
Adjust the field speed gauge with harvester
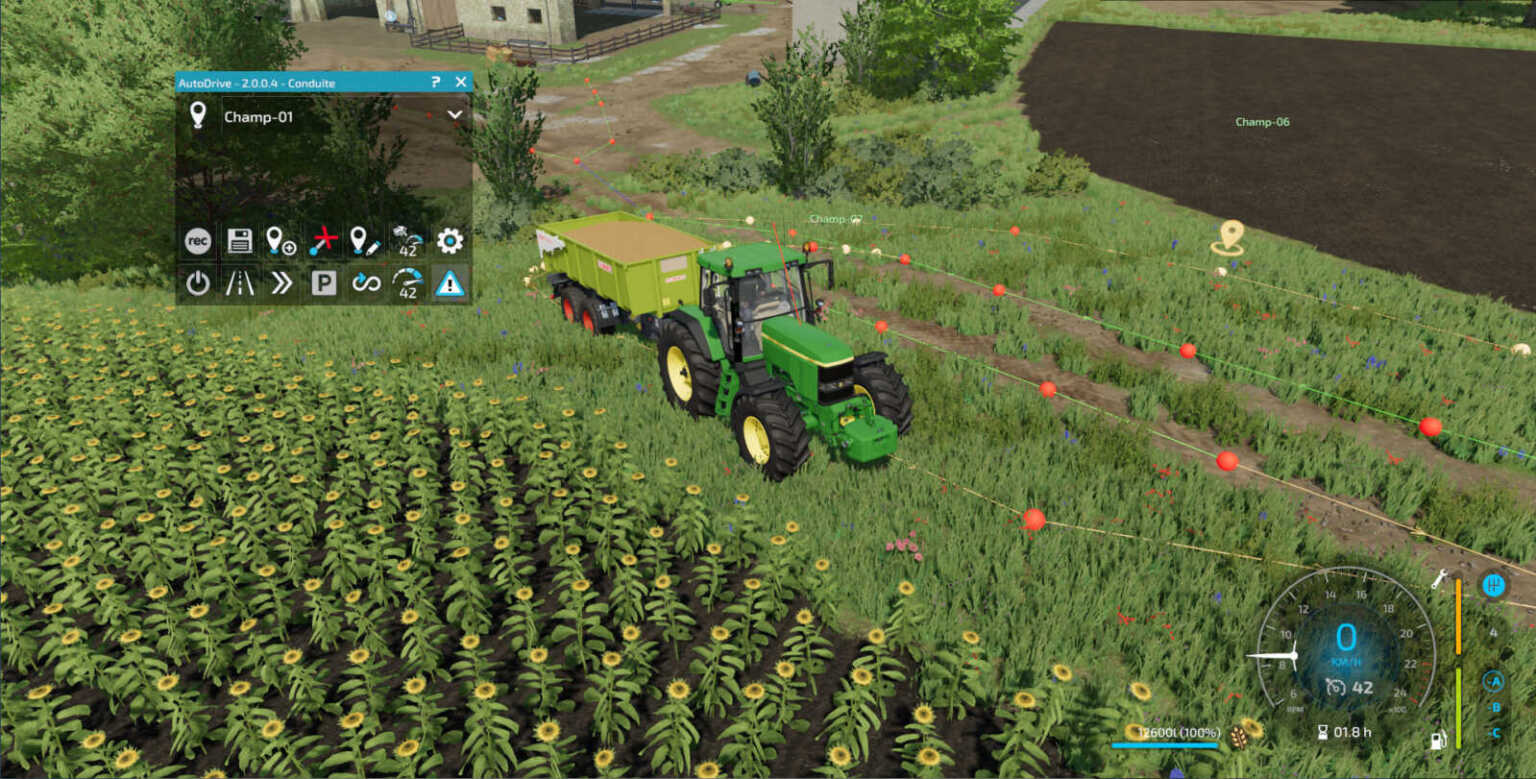tap(407, 241)
